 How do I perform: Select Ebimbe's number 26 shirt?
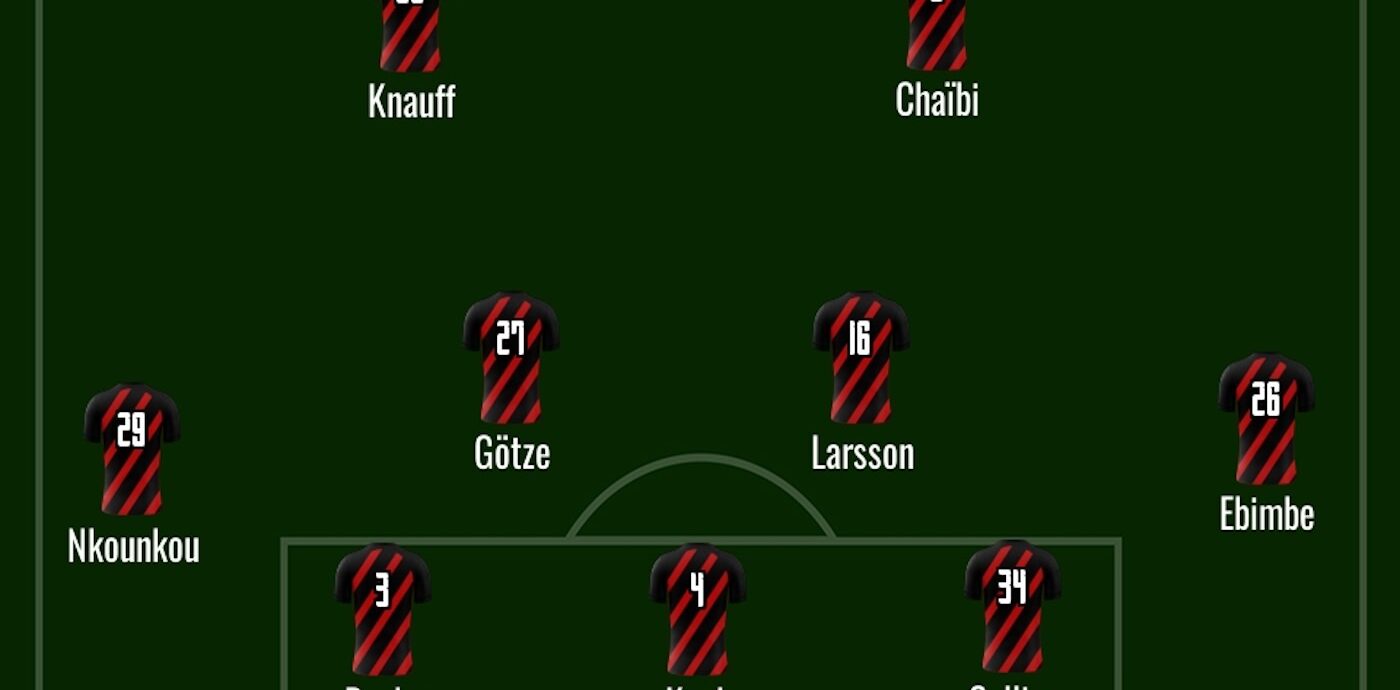[x=1266, y=417]
